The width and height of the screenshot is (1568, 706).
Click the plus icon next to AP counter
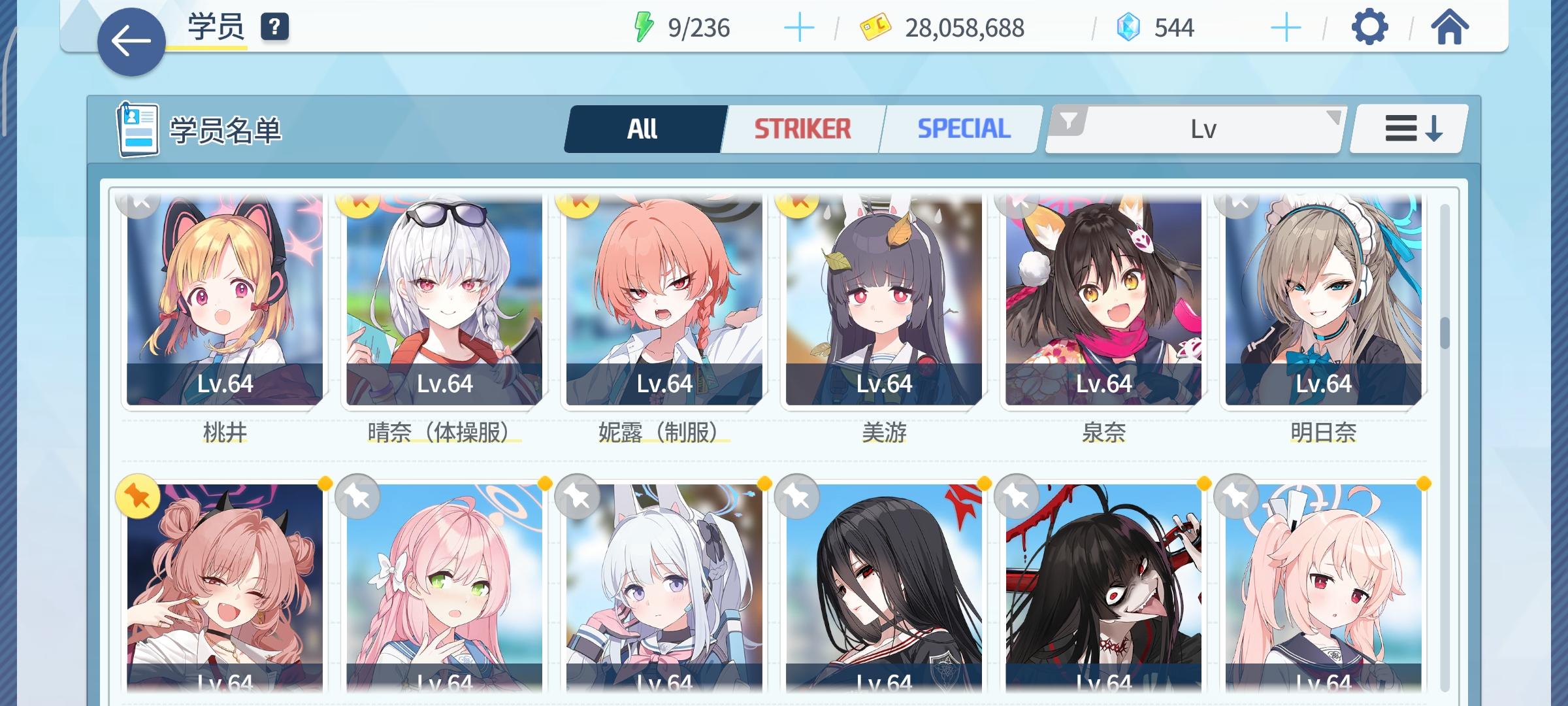point(798,28)
